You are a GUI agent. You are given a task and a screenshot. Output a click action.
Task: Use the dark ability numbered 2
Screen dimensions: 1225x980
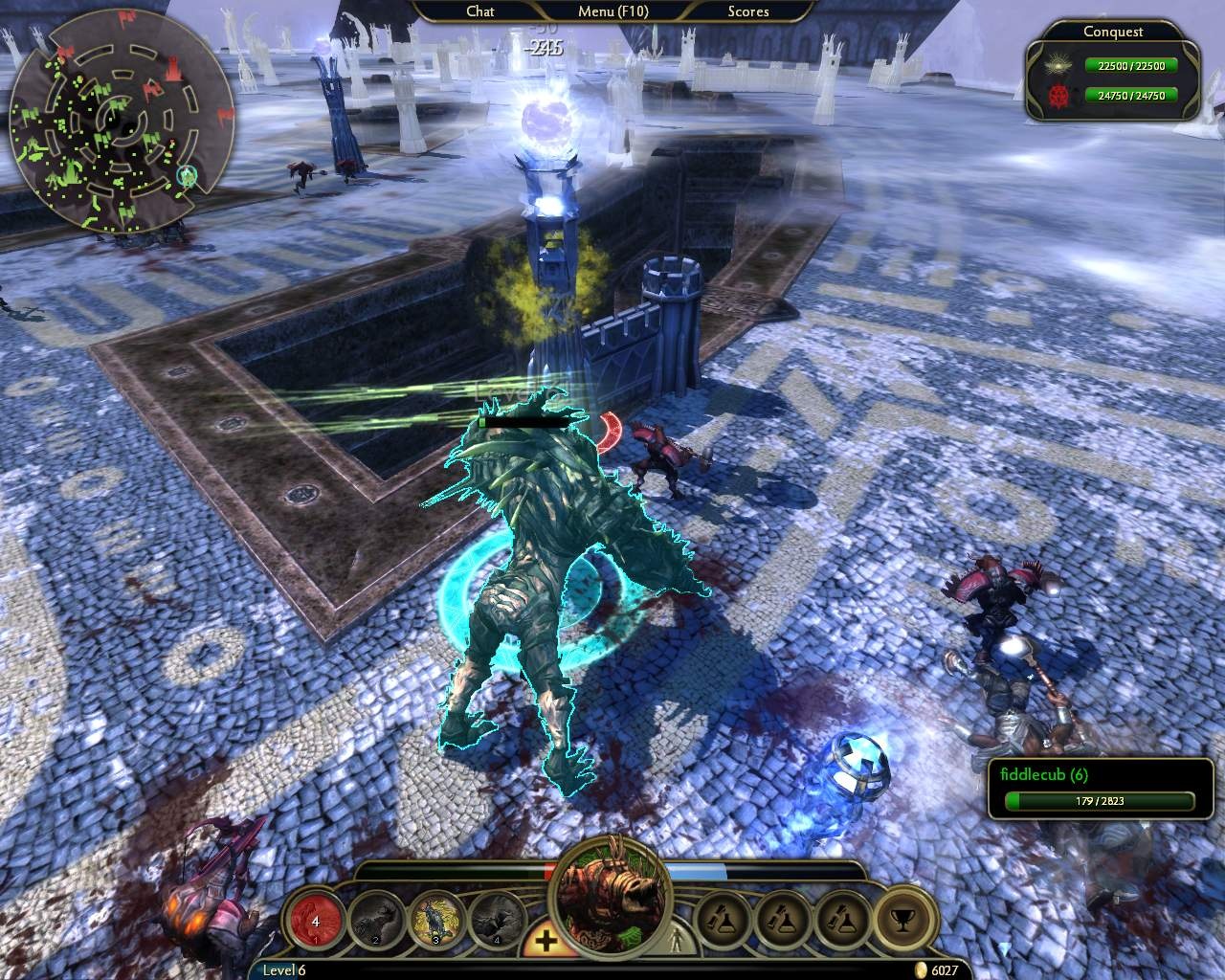(x=374, y=921)
